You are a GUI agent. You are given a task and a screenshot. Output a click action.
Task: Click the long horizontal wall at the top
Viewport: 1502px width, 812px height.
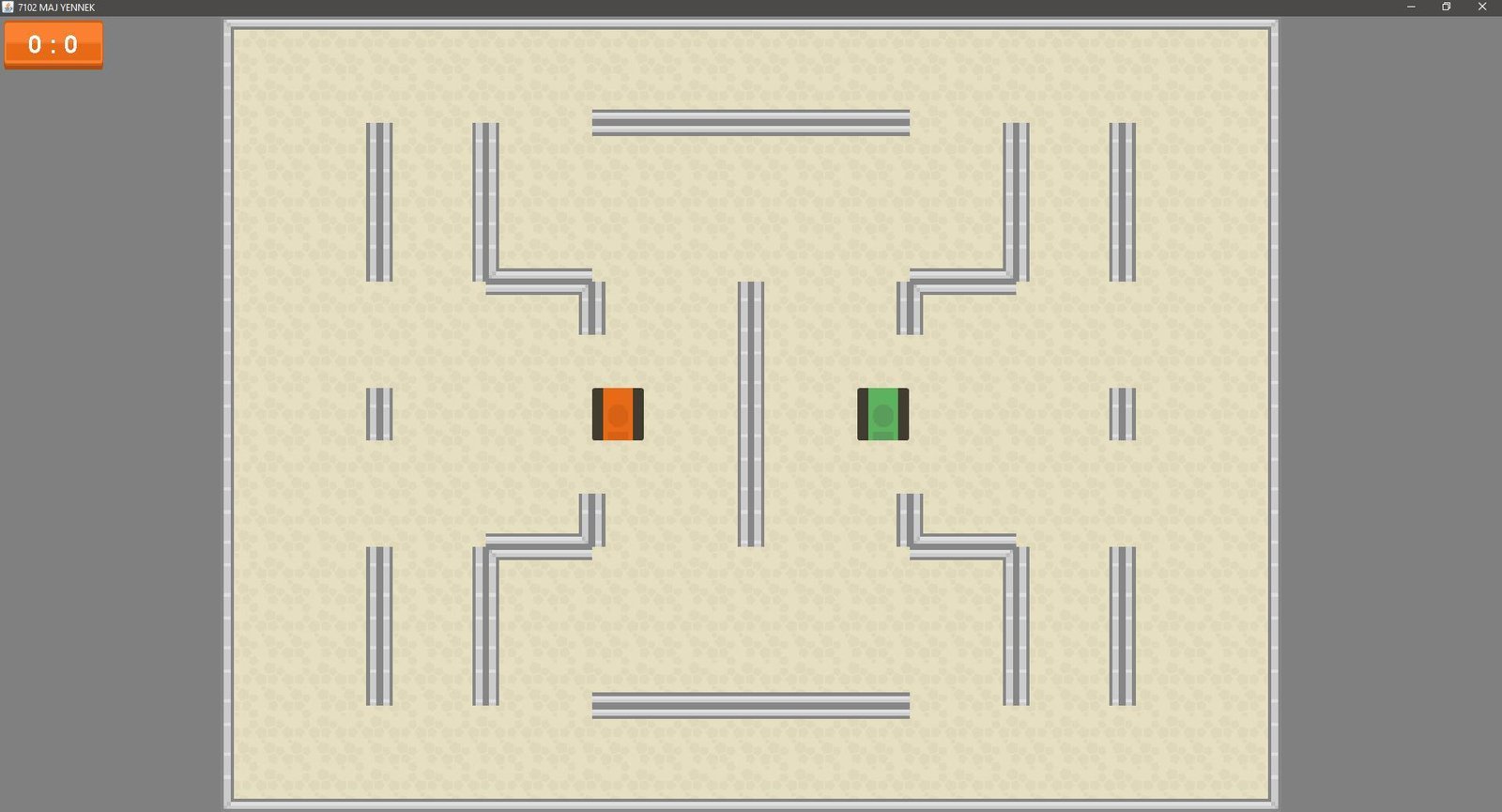click(749, 120)
